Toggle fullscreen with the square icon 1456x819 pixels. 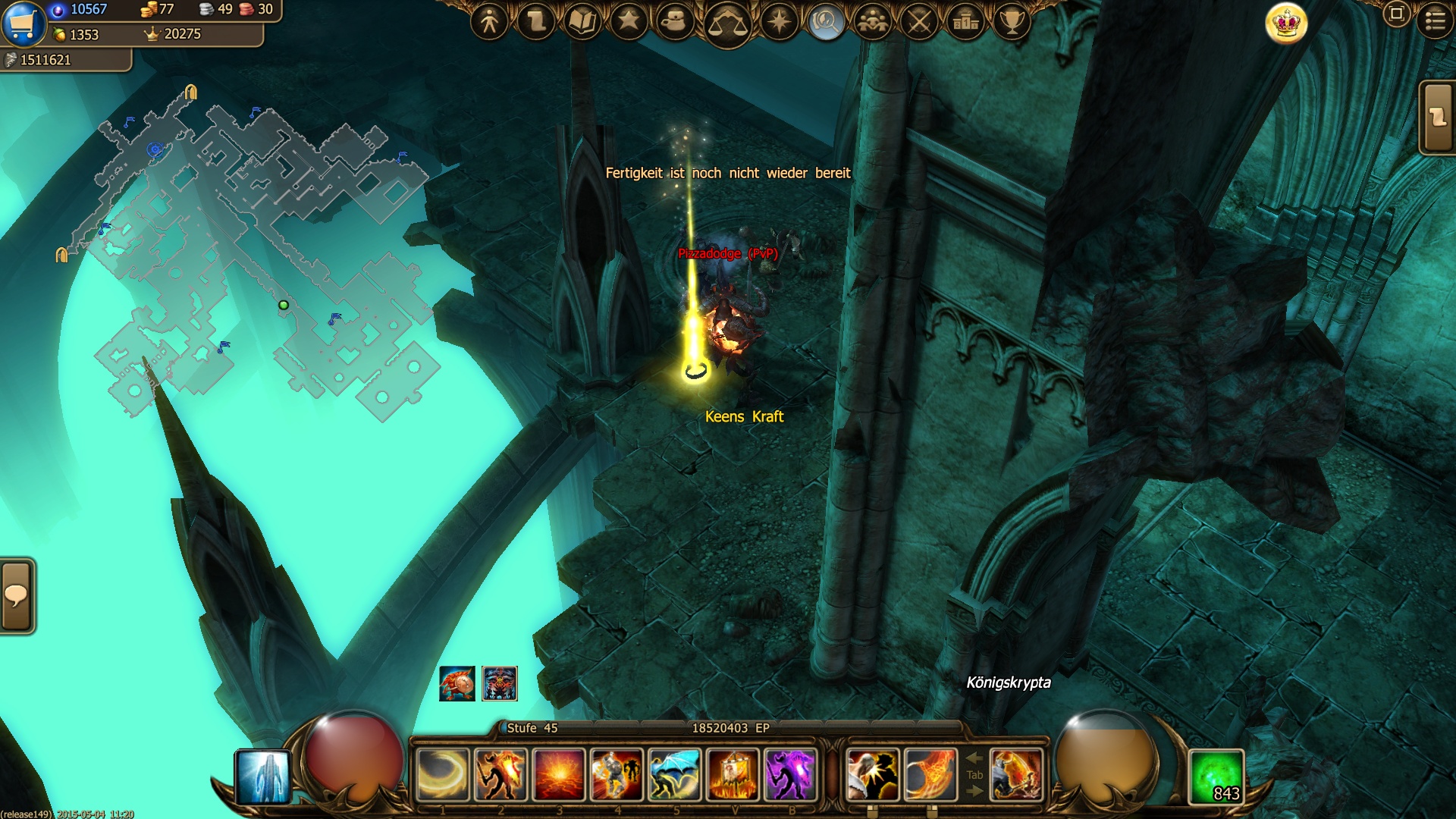(x=1396, y=14)
